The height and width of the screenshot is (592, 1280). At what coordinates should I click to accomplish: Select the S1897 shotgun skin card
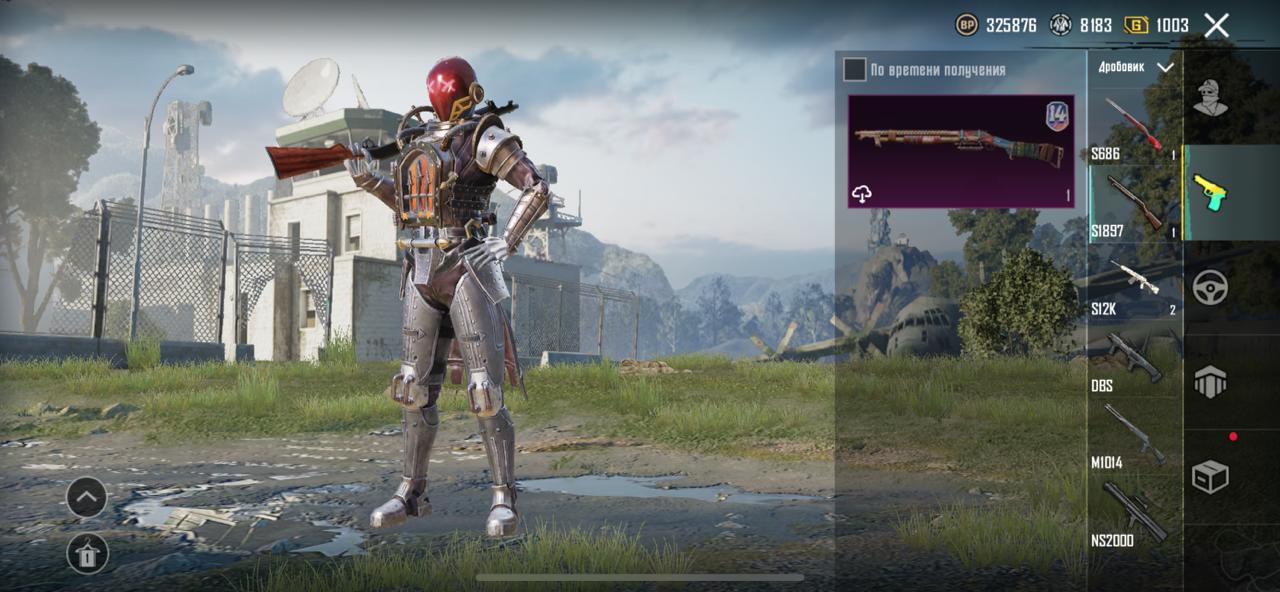coord(960,151)
